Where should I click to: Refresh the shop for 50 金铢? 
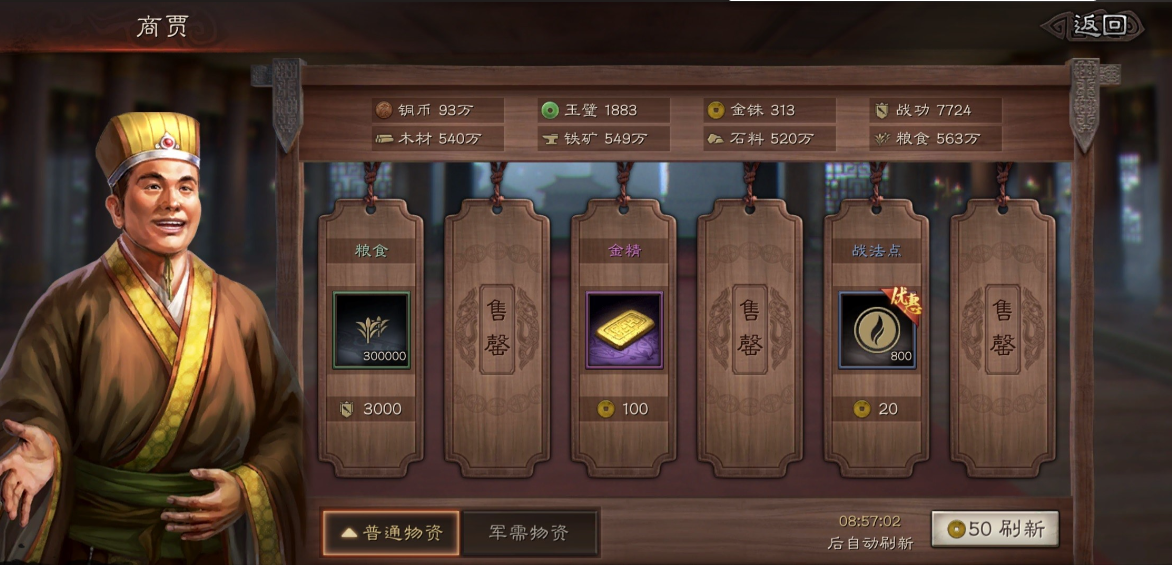994,529
